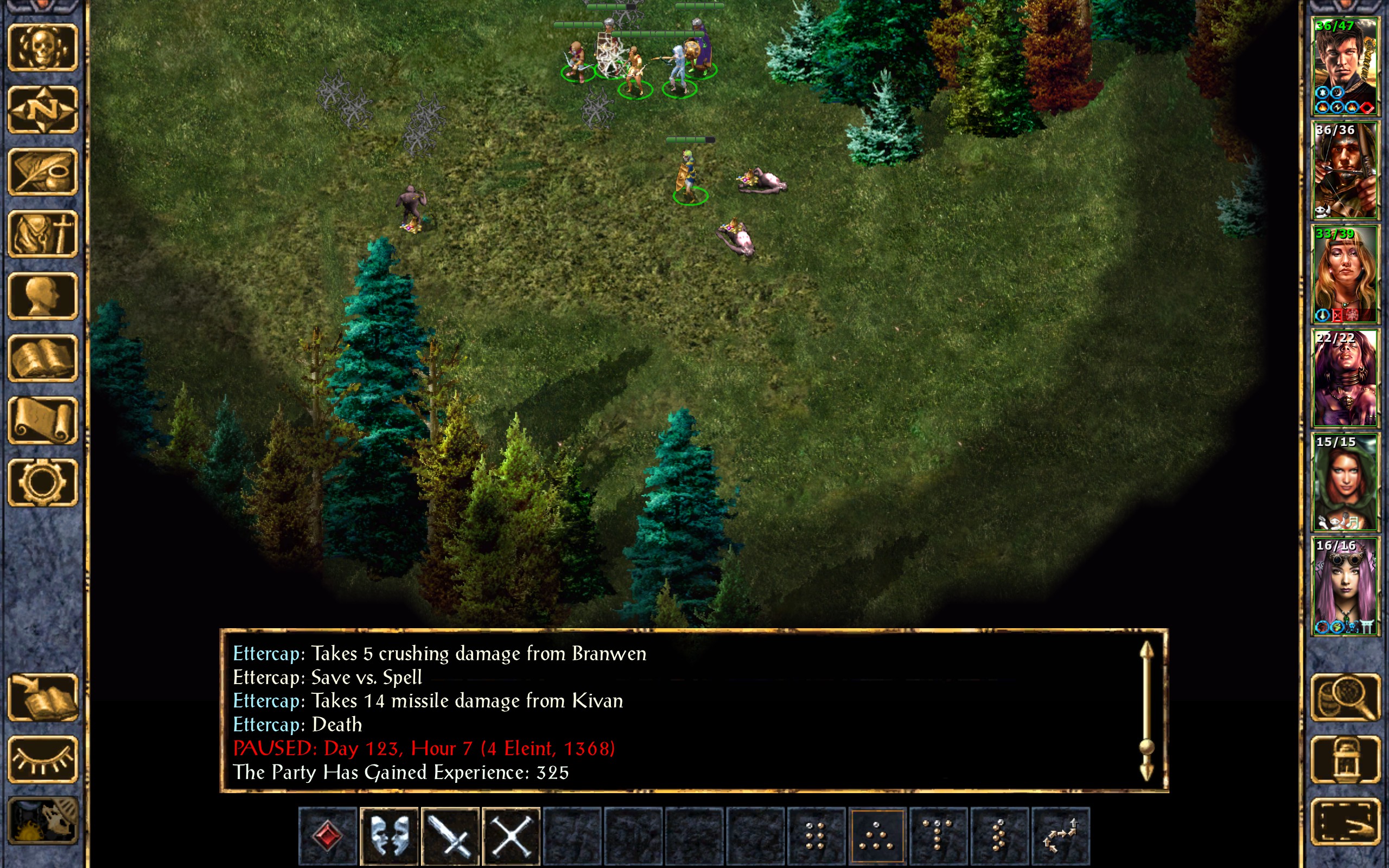1389x868 pixels.
Task: Click the hourglass and skull clock button
Action: [x=43, y=821]
